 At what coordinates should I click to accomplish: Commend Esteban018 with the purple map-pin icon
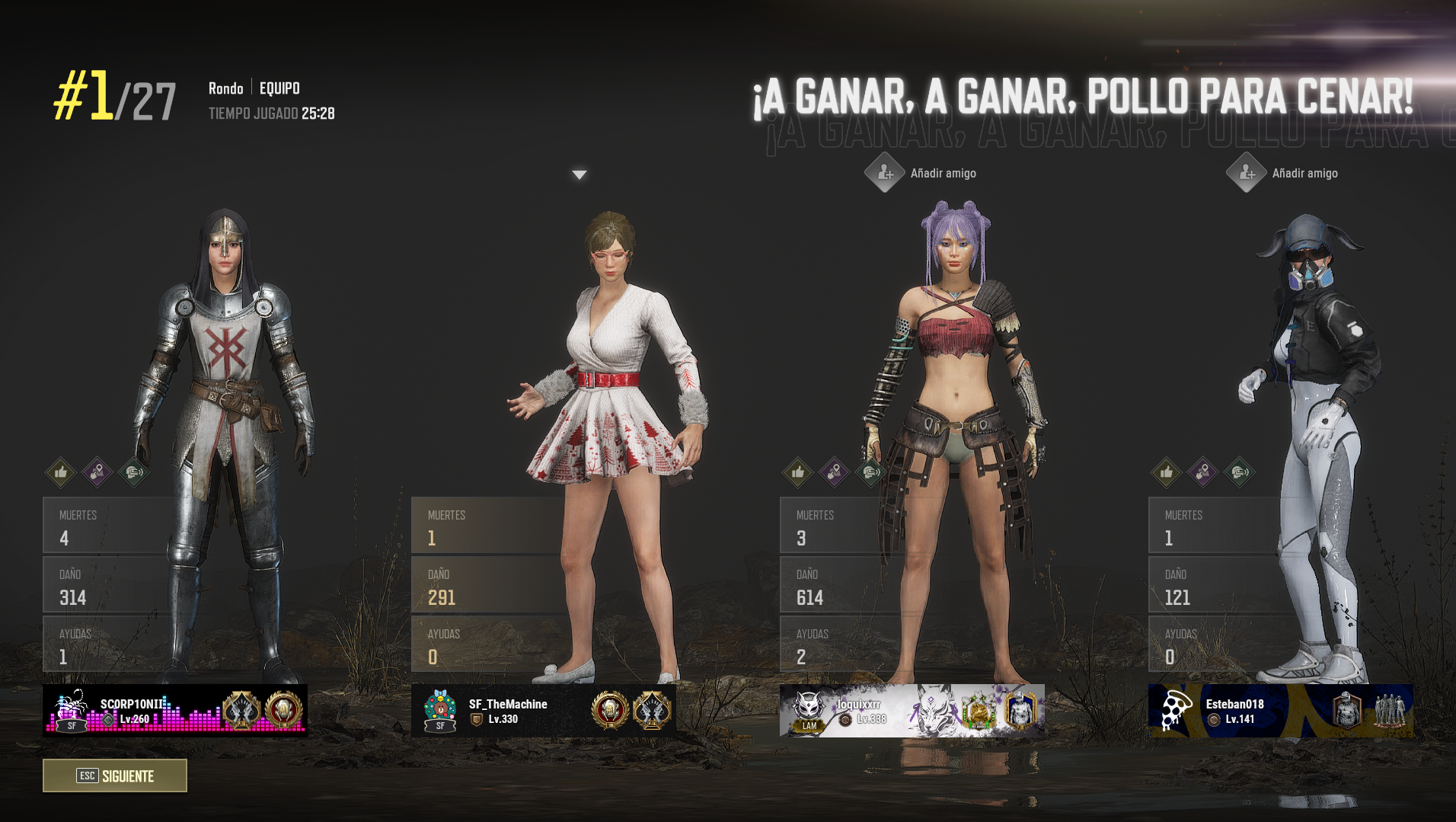coord(1202,472)
